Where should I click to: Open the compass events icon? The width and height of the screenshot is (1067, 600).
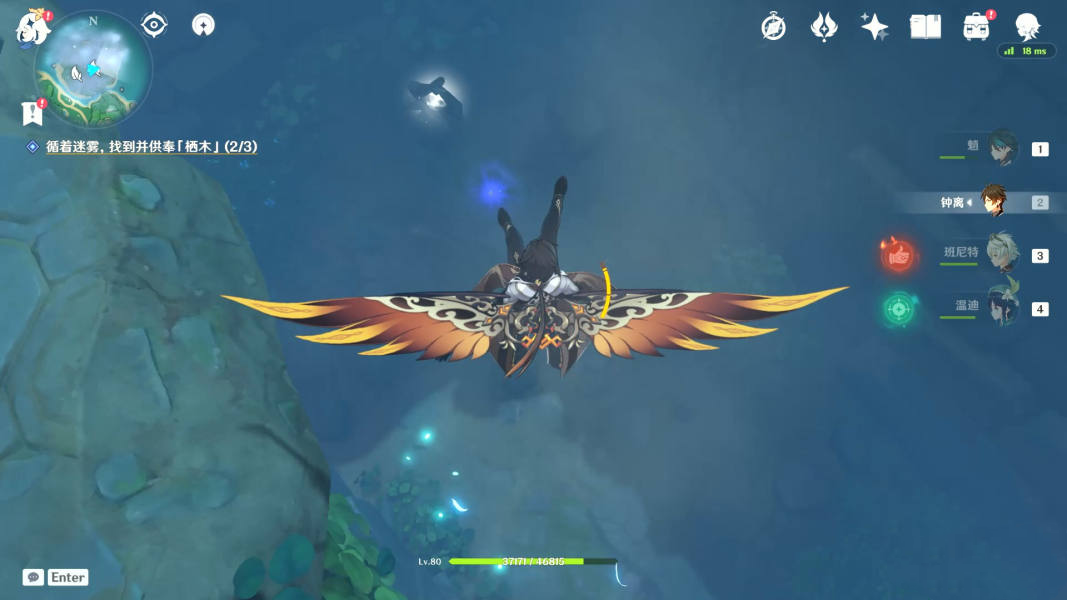pos(773,27)
